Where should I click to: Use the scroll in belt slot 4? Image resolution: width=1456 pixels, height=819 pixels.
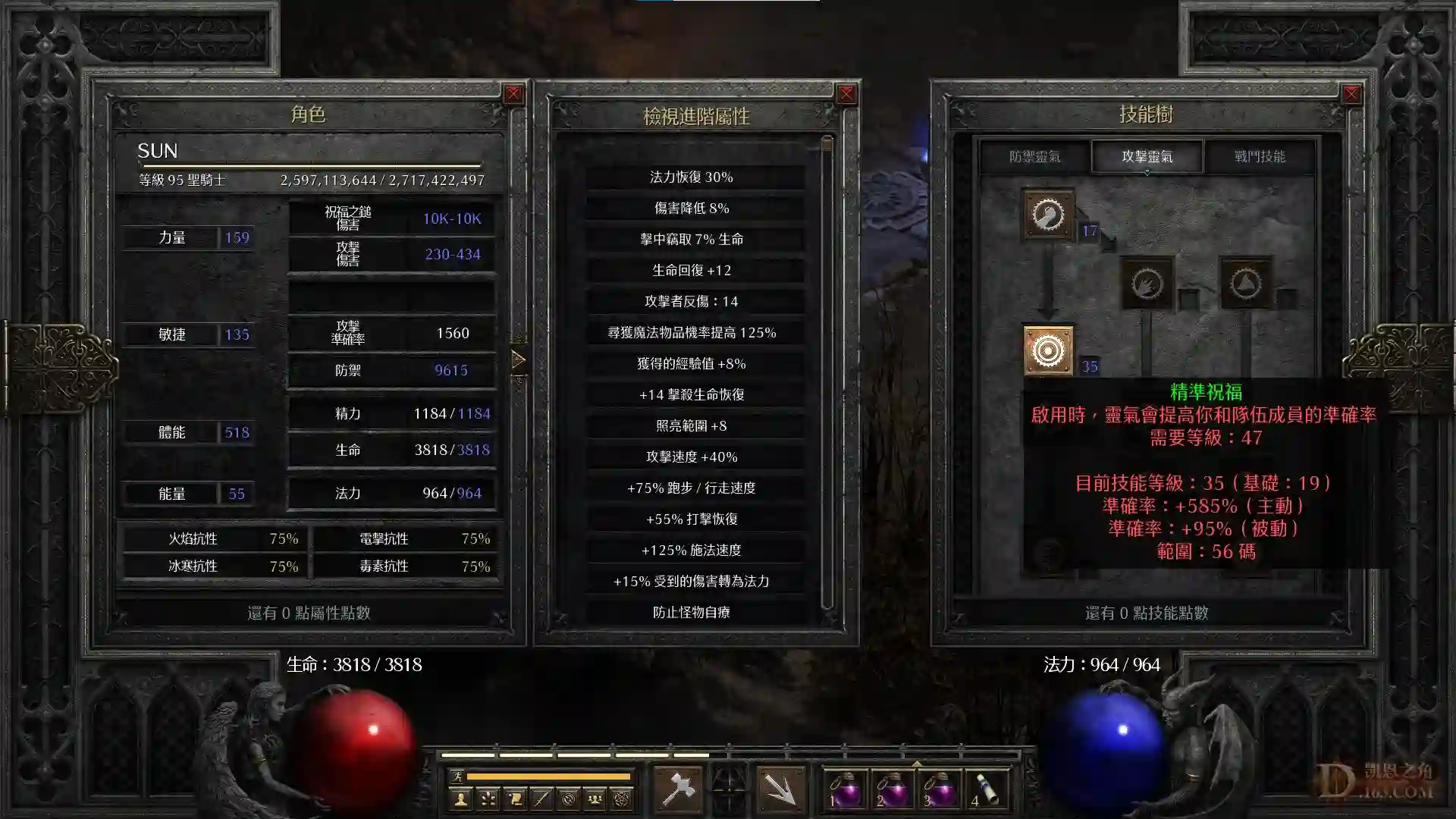coord(986,790)
